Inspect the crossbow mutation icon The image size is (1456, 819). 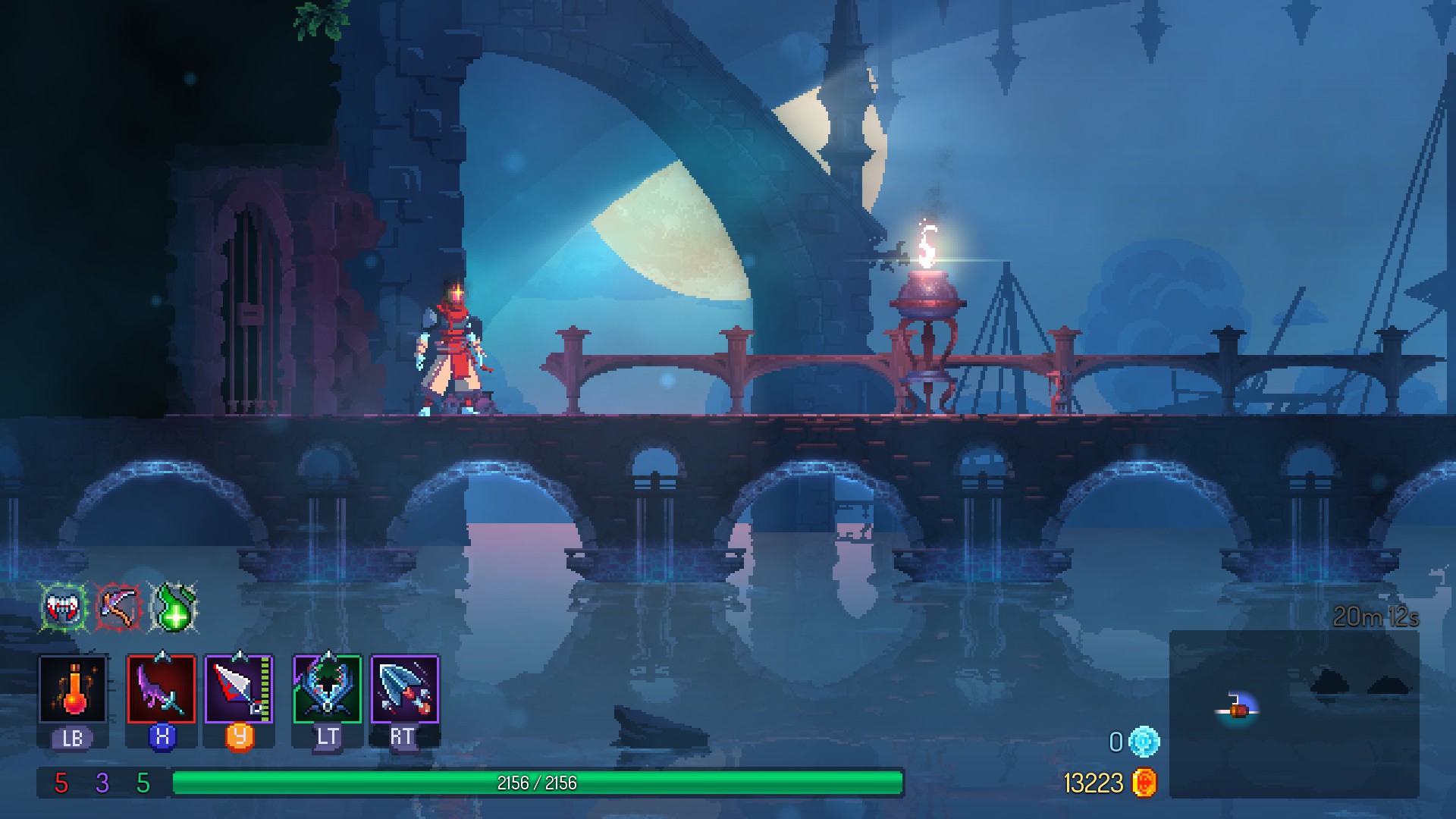pyautogui.click(x=118, y=607)
